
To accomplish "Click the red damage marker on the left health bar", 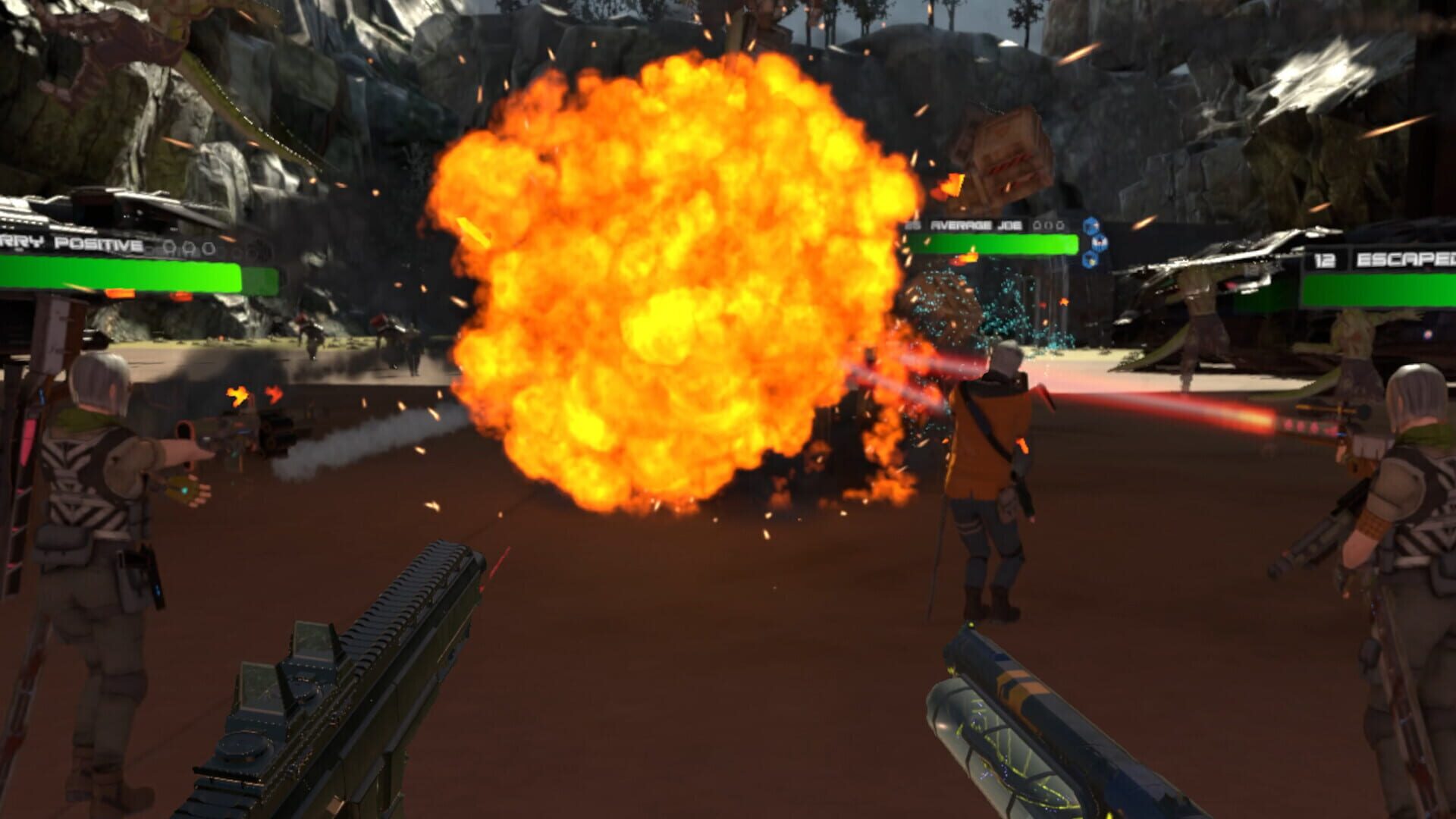I will [x=181, y=295].
